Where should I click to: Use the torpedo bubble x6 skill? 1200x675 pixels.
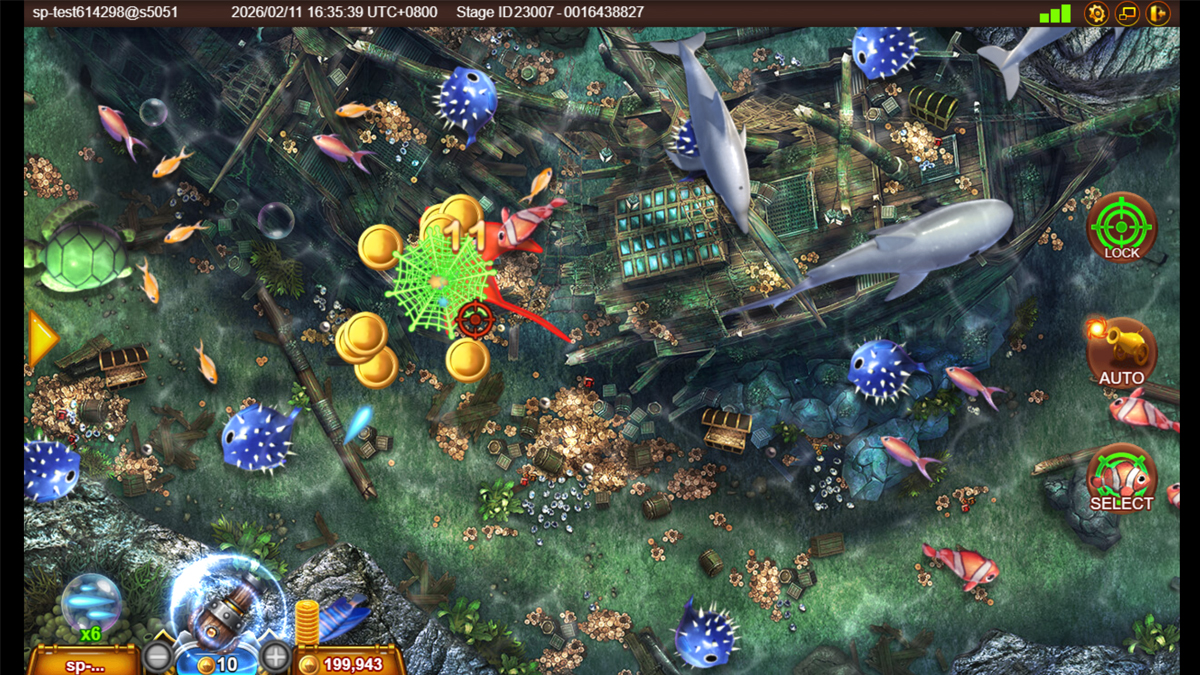click(92, 603)
